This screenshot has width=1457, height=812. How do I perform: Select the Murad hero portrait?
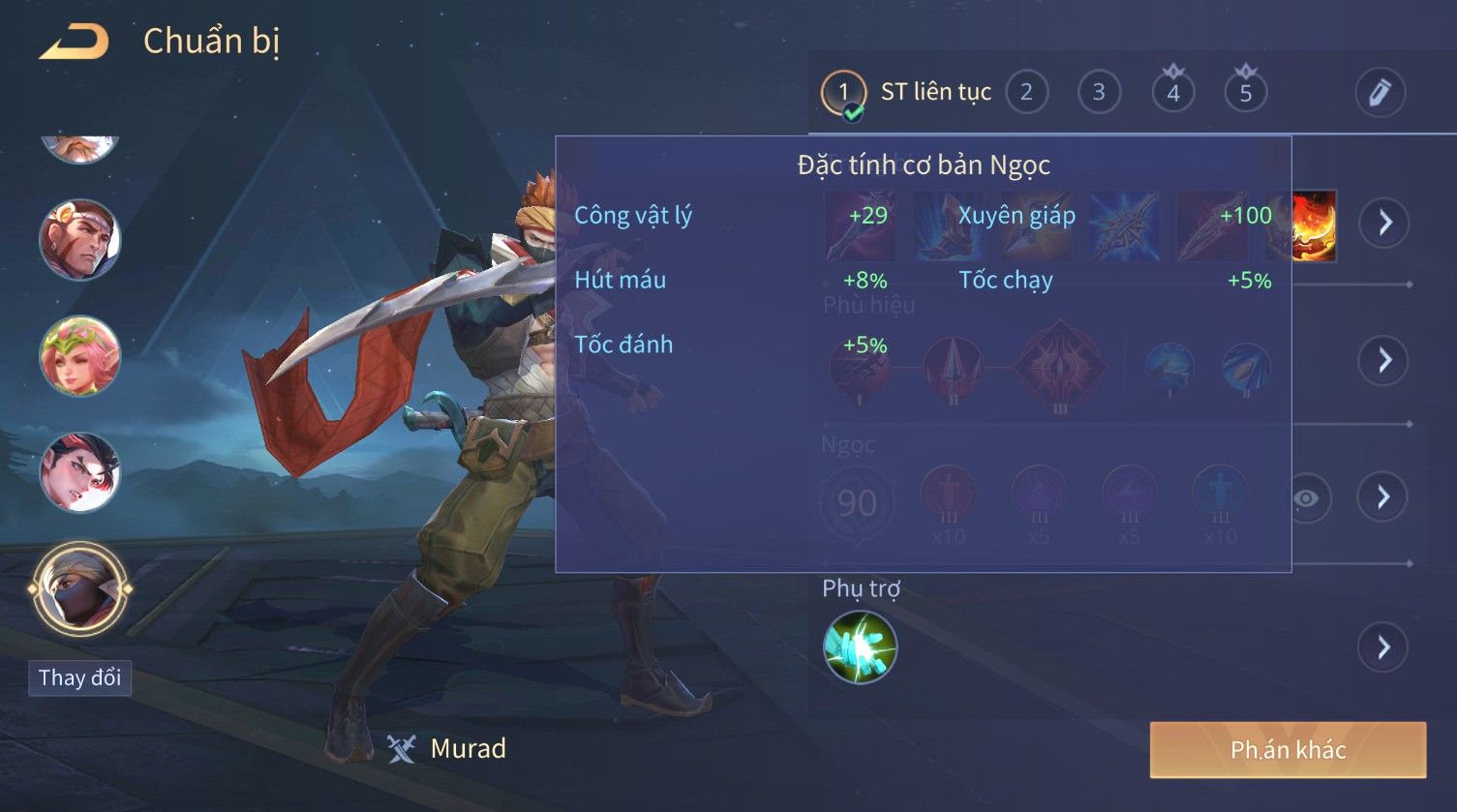point(79,588)
